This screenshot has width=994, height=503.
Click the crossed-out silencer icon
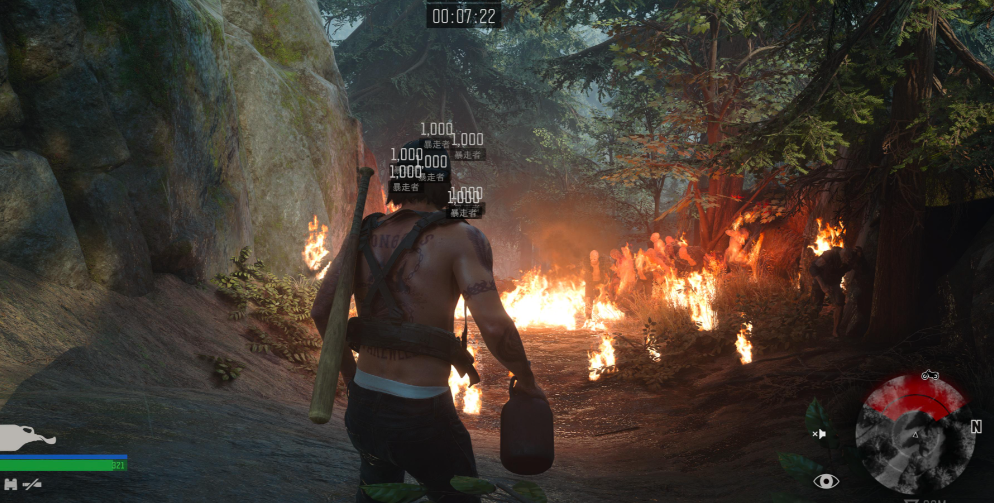(32, 484)
